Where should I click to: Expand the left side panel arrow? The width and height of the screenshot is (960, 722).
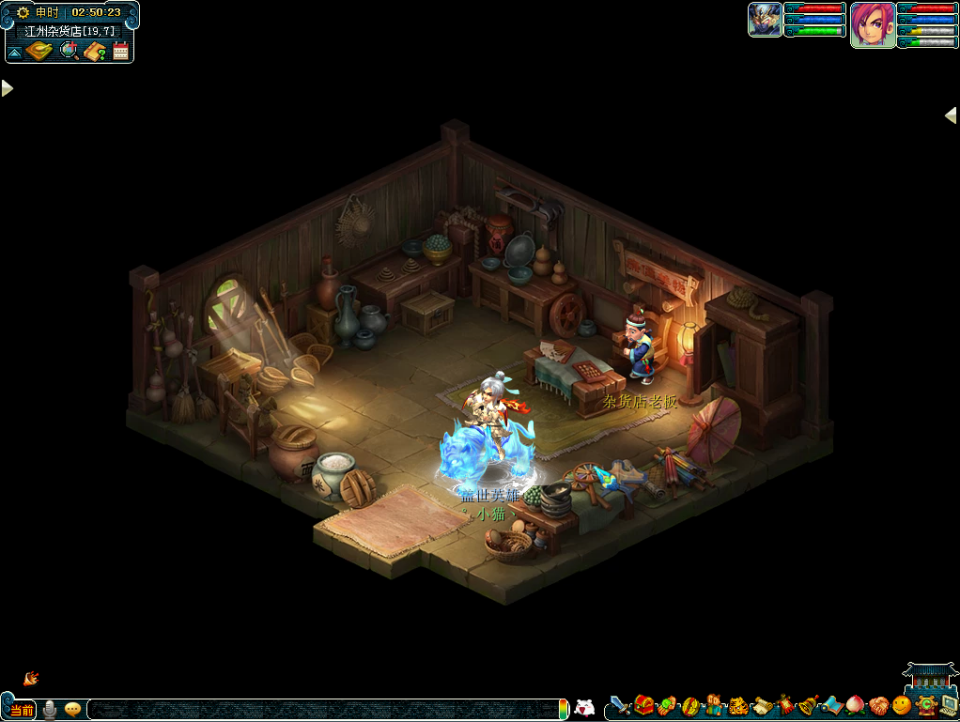7,88
